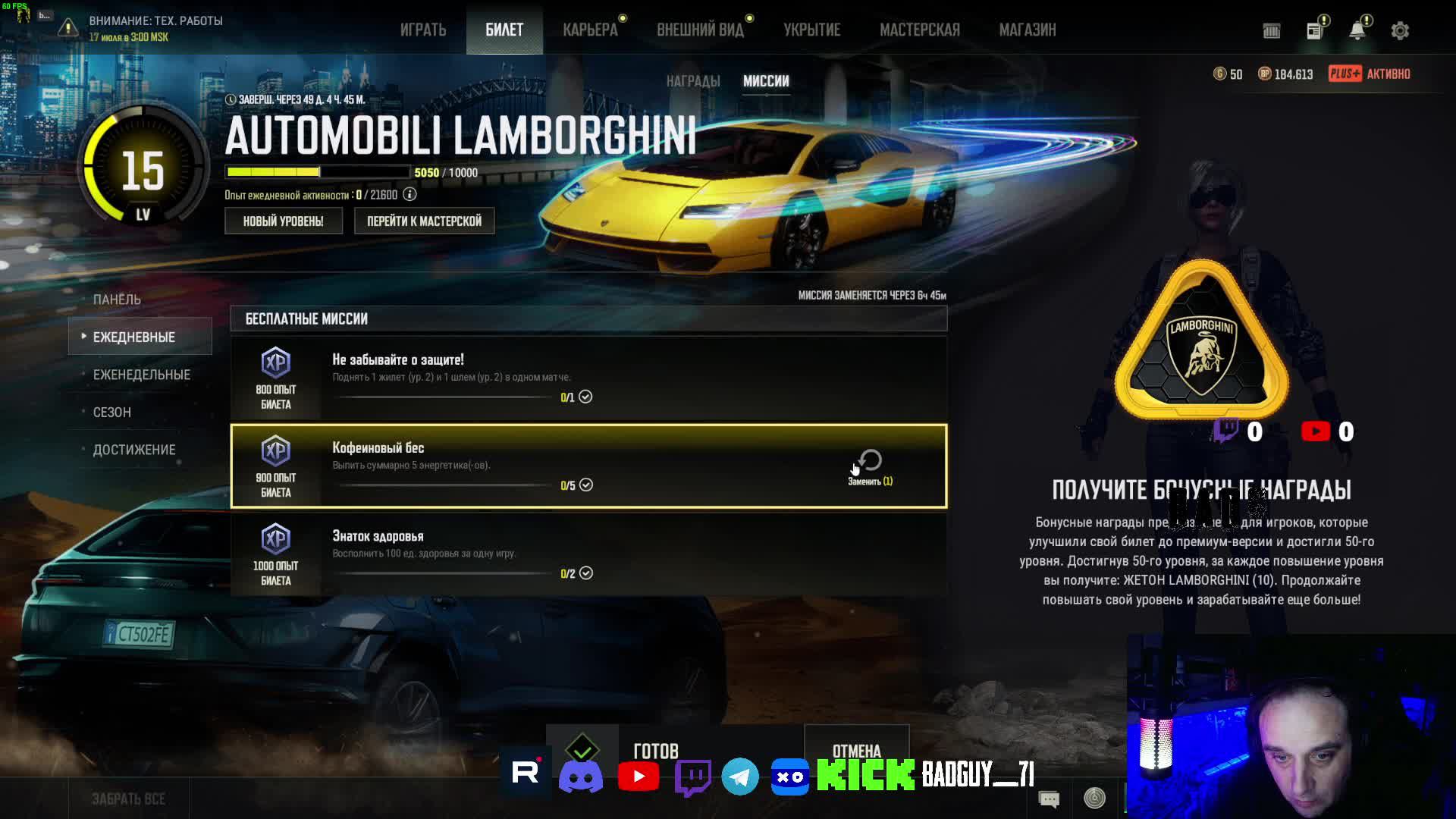Click ПЕРЕЙТИ К МАСТЕРСКОЙ button
Screen dimensions: 1456x819
click(x=424, y=221)
